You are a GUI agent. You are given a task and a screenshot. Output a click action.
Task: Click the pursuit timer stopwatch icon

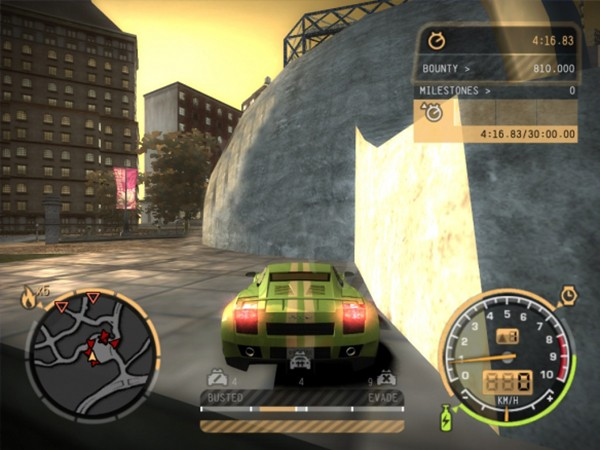(436, 40)
